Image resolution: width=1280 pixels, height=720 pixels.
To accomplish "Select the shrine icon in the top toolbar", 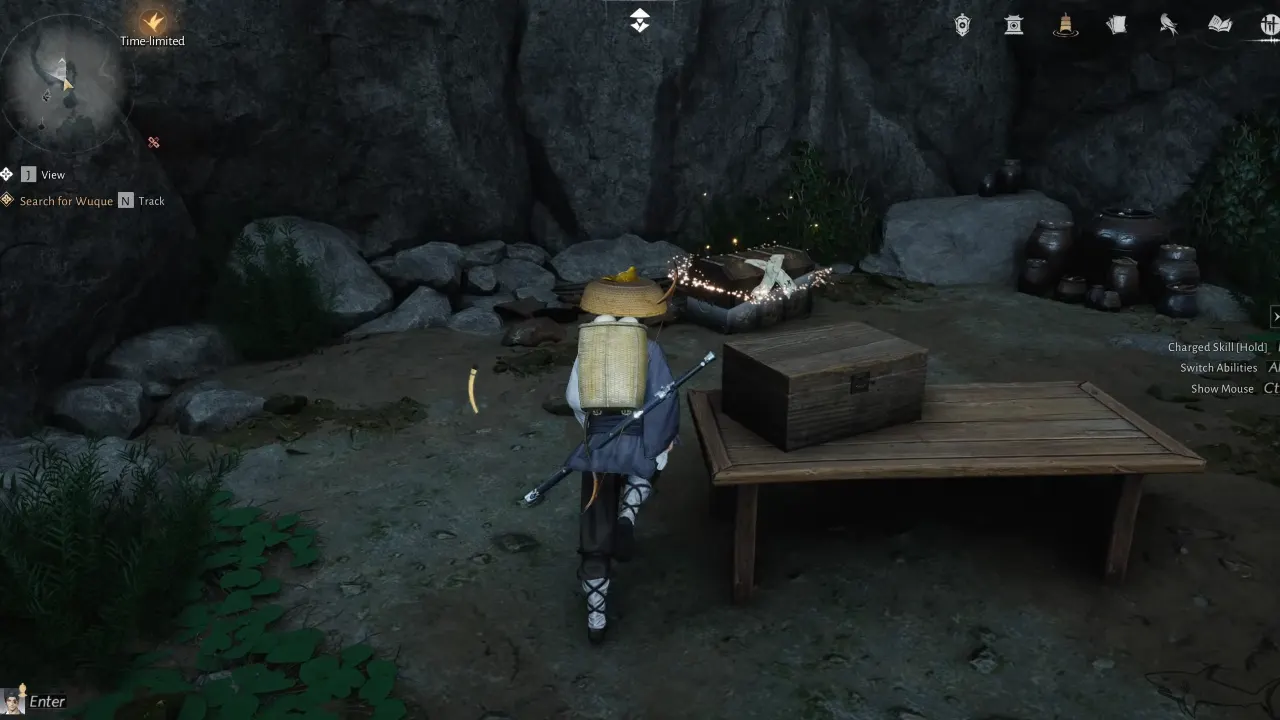I will [1013, 25].
